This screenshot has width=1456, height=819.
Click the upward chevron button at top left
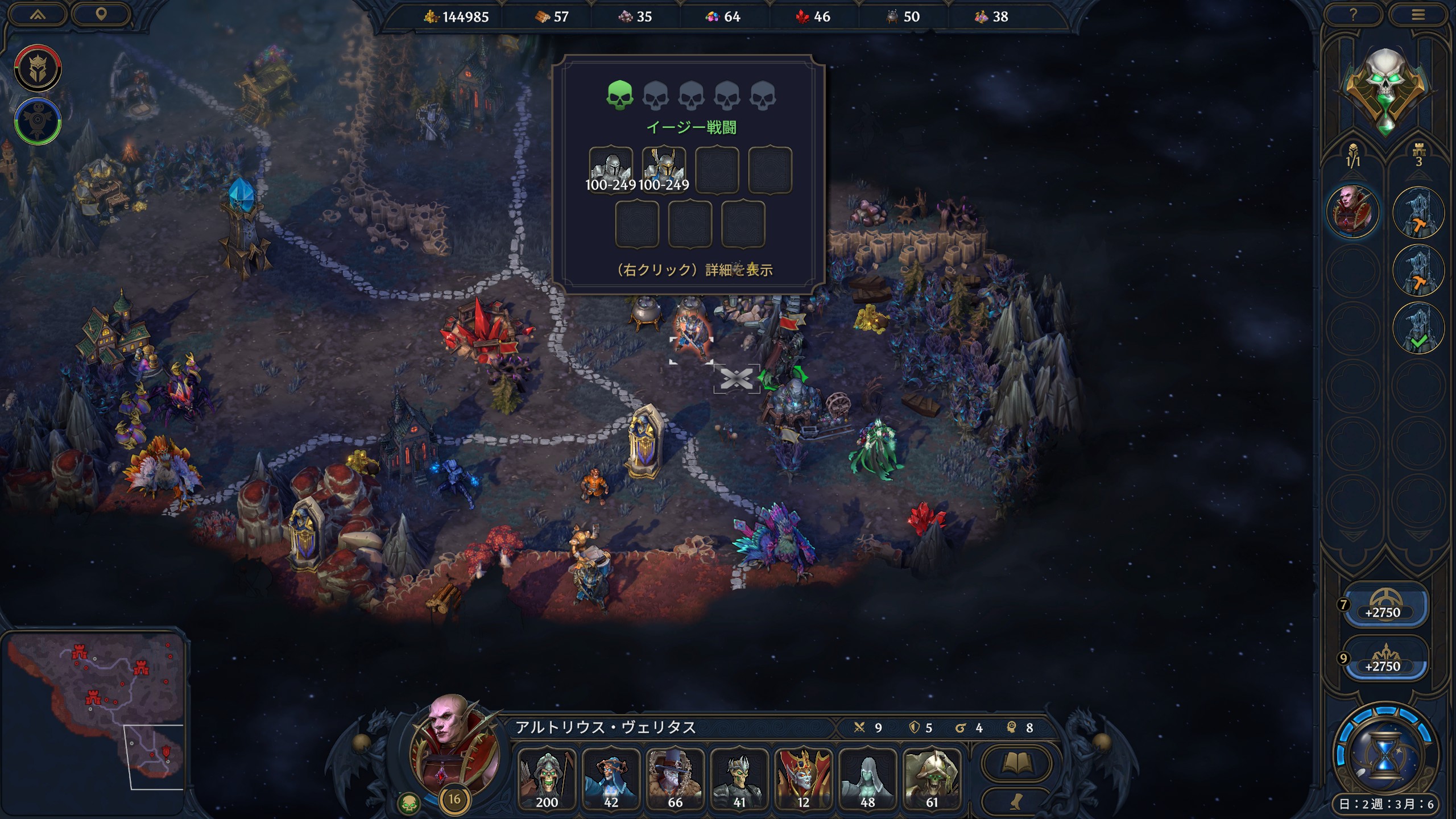[x=38, y=15]
